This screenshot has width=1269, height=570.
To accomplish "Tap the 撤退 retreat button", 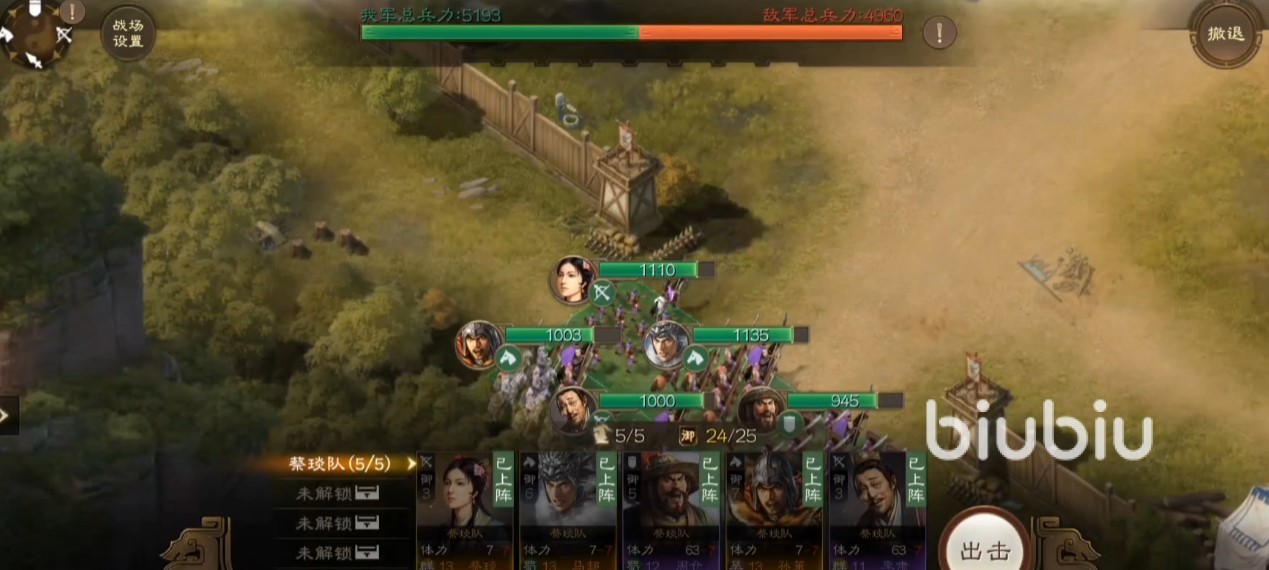I will tap(1225, 34).
